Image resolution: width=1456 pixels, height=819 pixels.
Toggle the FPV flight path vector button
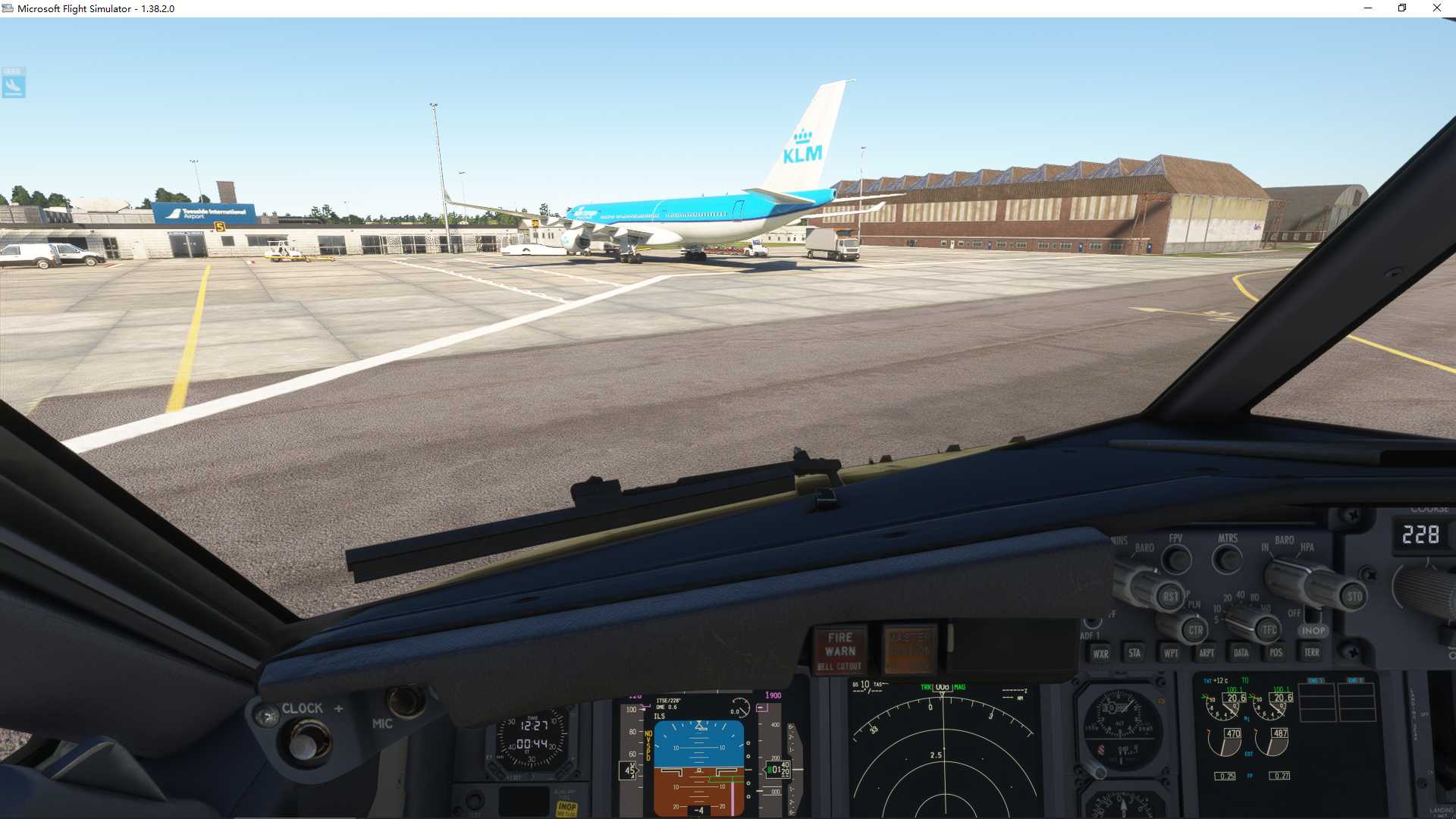pos(1177,560)
